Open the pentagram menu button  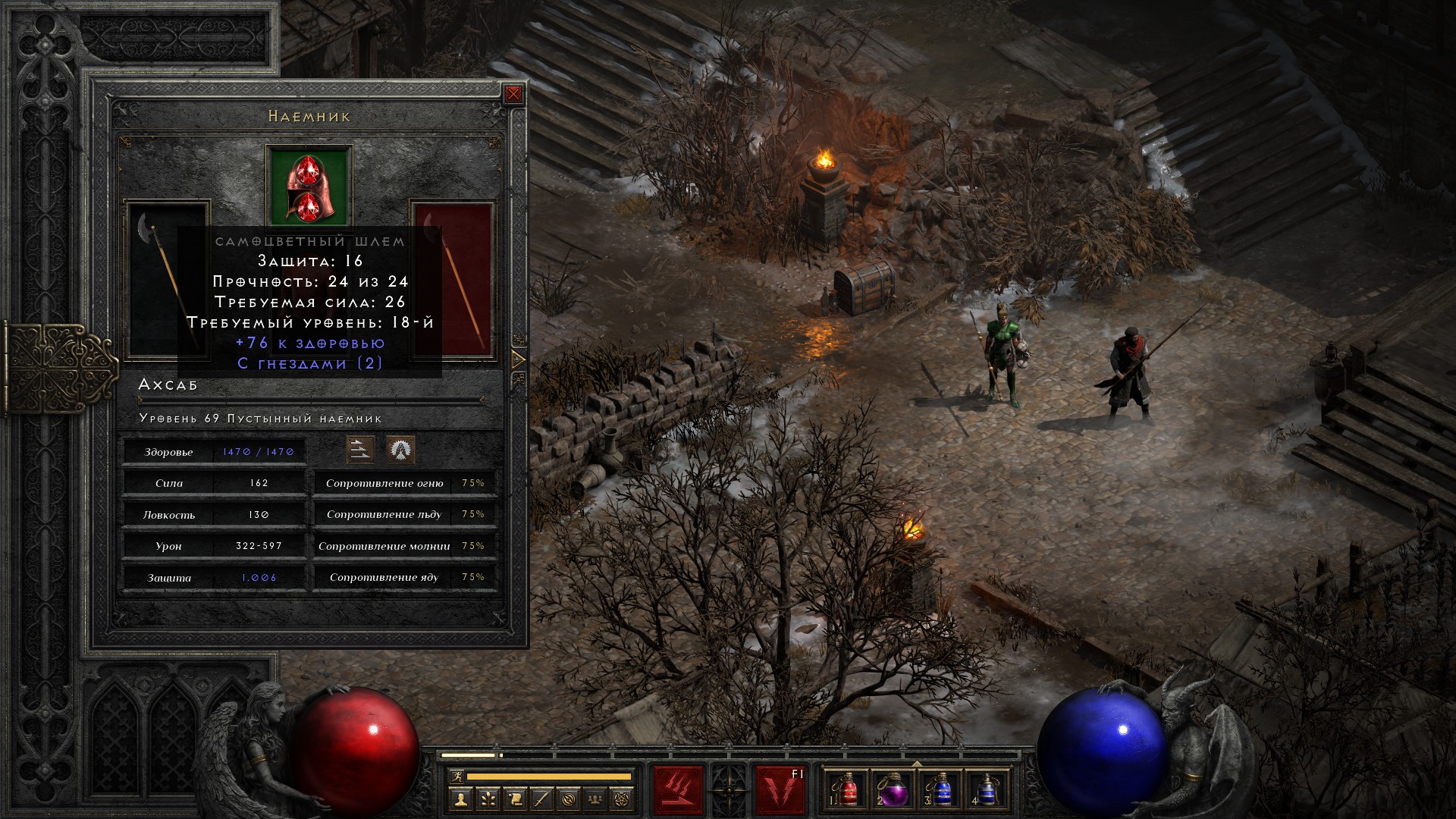click(623, 799)
